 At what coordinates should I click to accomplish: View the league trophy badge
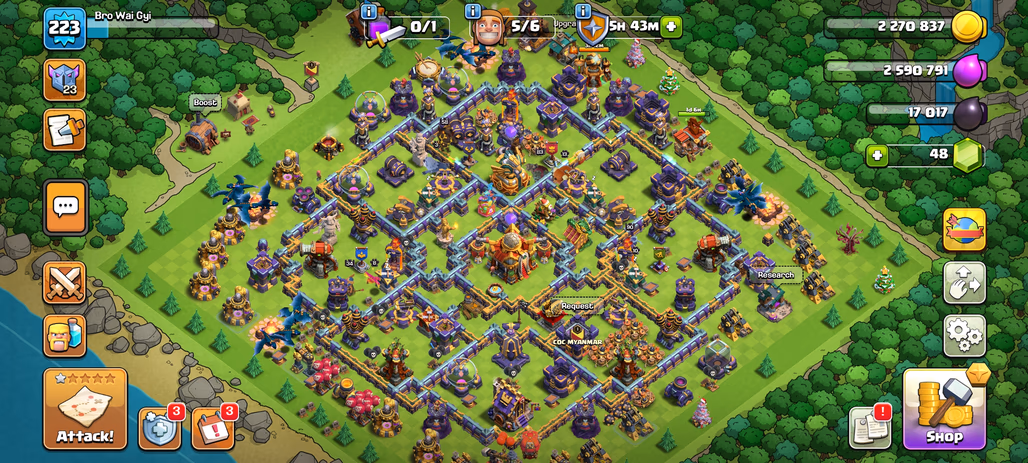click(64, 80)
